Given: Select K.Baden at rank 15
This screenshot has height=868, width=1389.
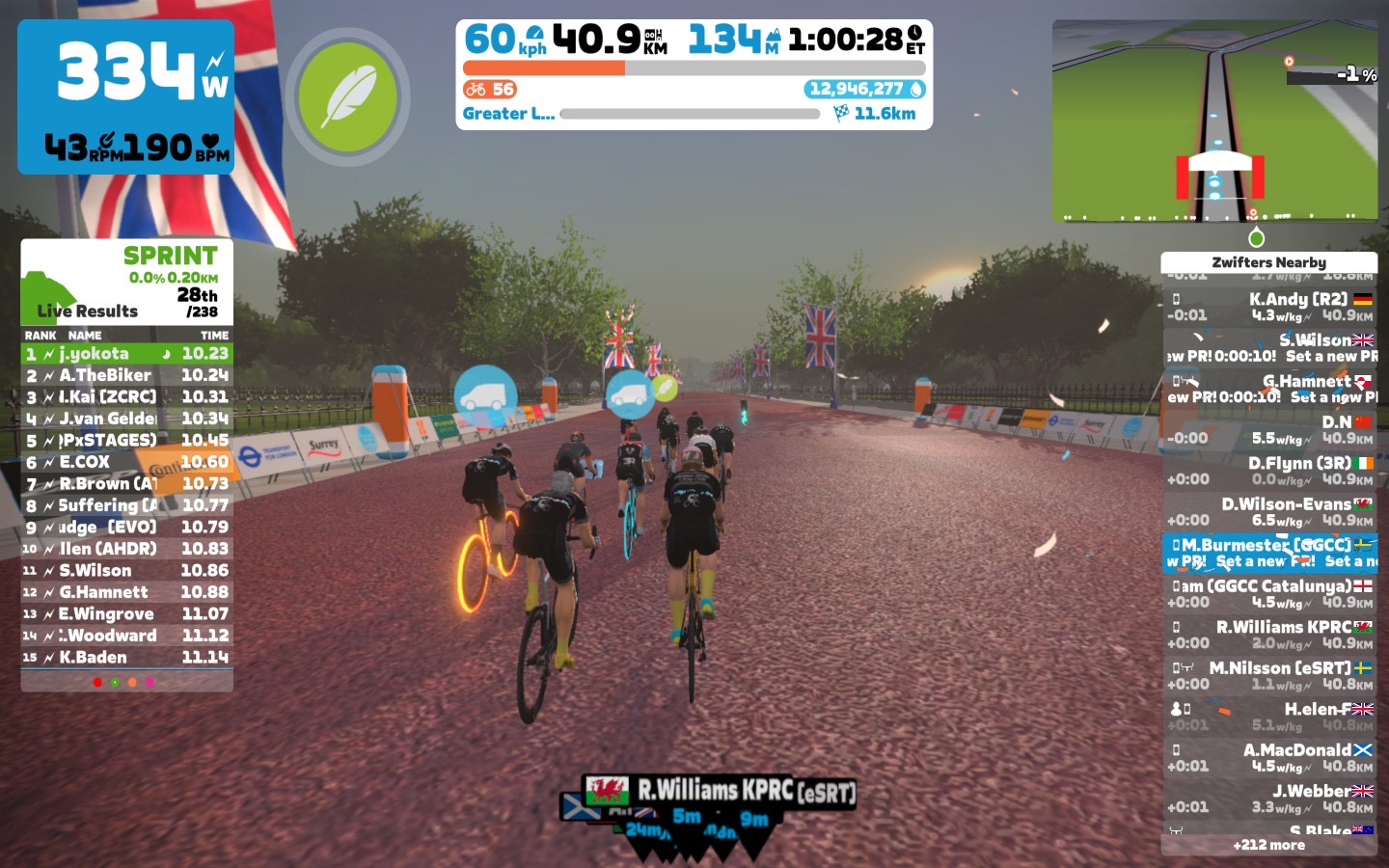Looking at the screenshot, I should (x=126, y=658).
